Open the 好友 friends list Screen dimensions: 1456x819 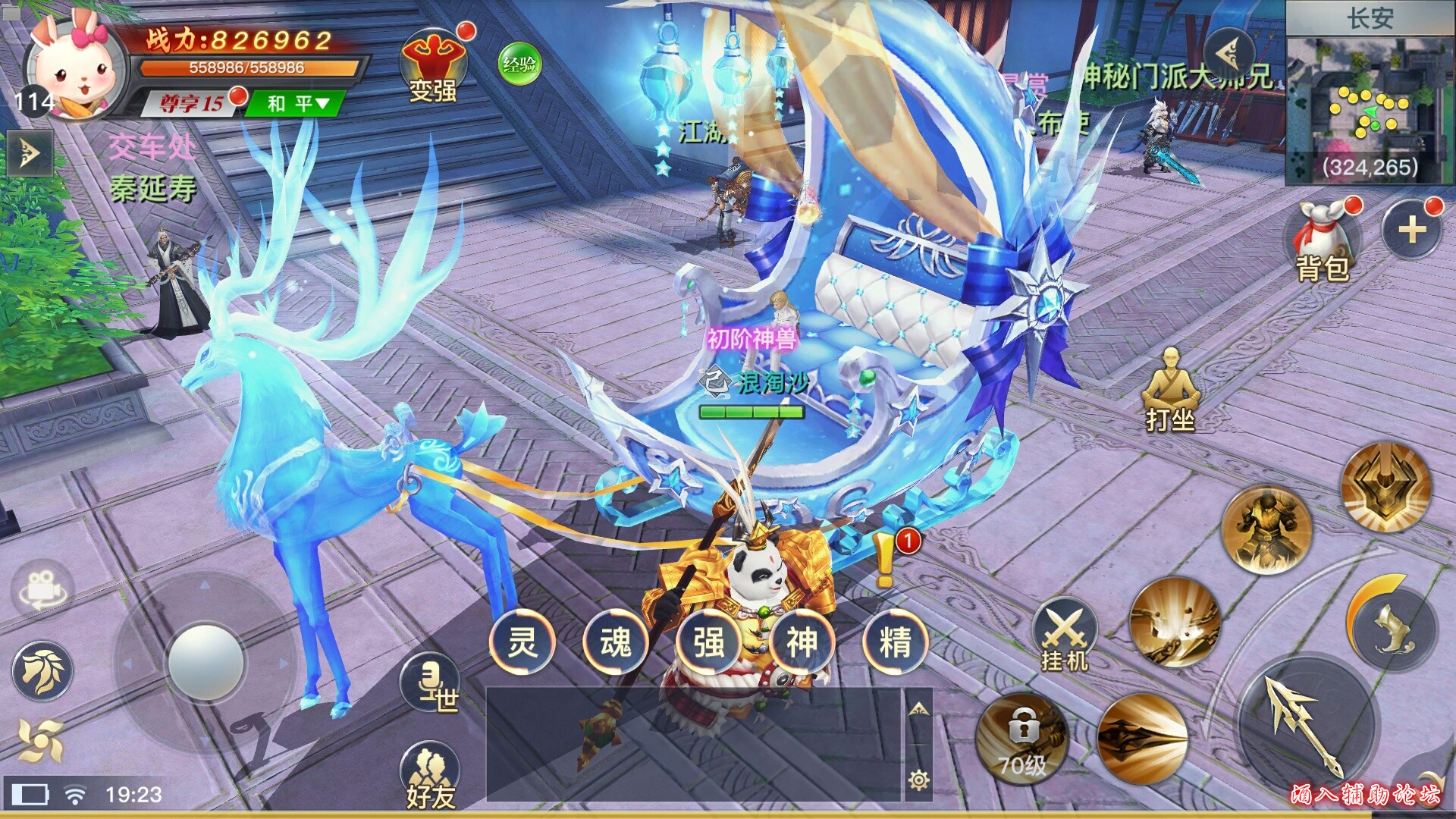tap(430, 775)
